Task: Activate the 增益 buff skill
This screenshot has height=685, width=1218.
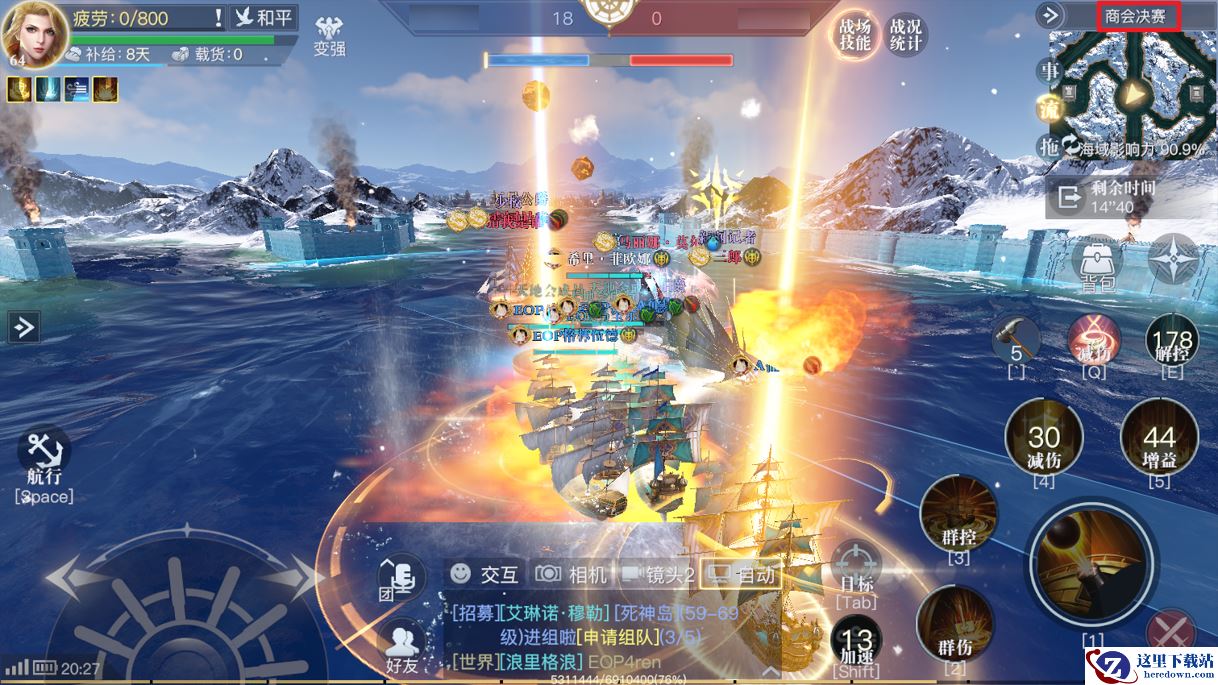Action: pos(1159,440)
